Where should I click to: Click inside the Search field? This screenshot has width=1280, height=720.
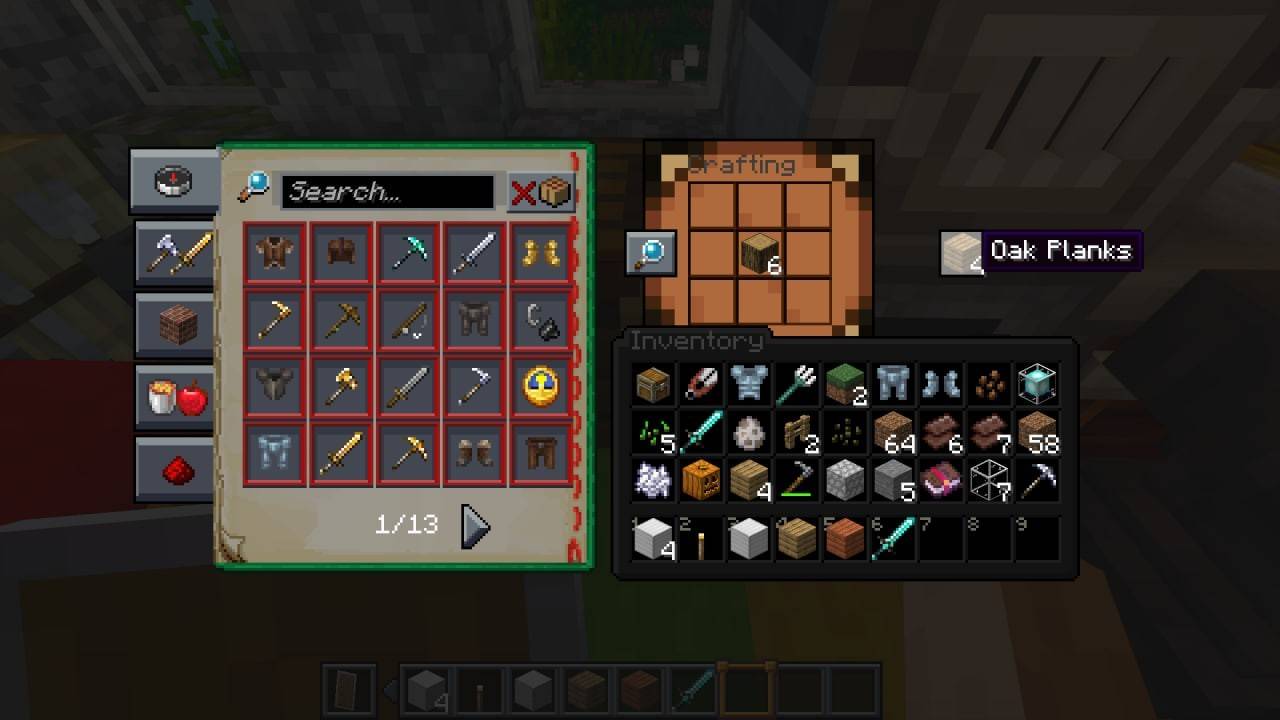390,192
